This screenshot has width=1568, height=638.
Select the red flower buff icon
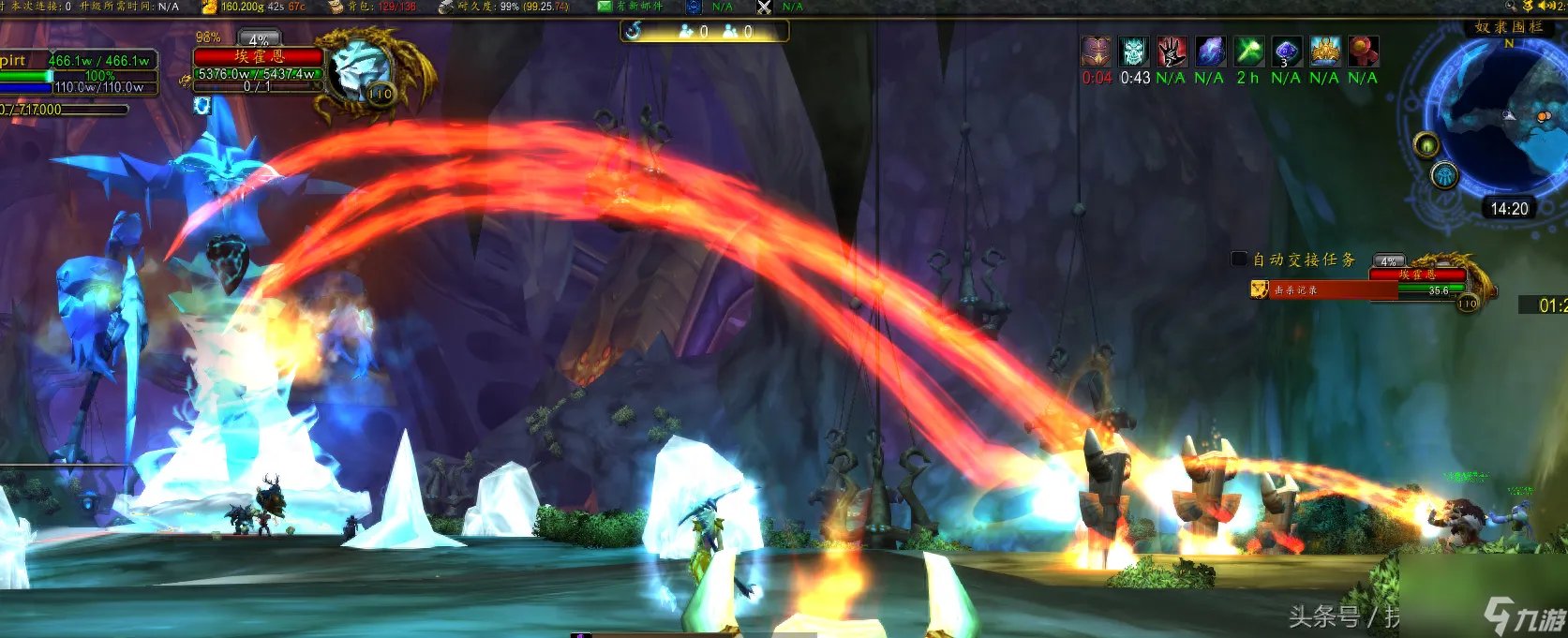pos(1363,51)
